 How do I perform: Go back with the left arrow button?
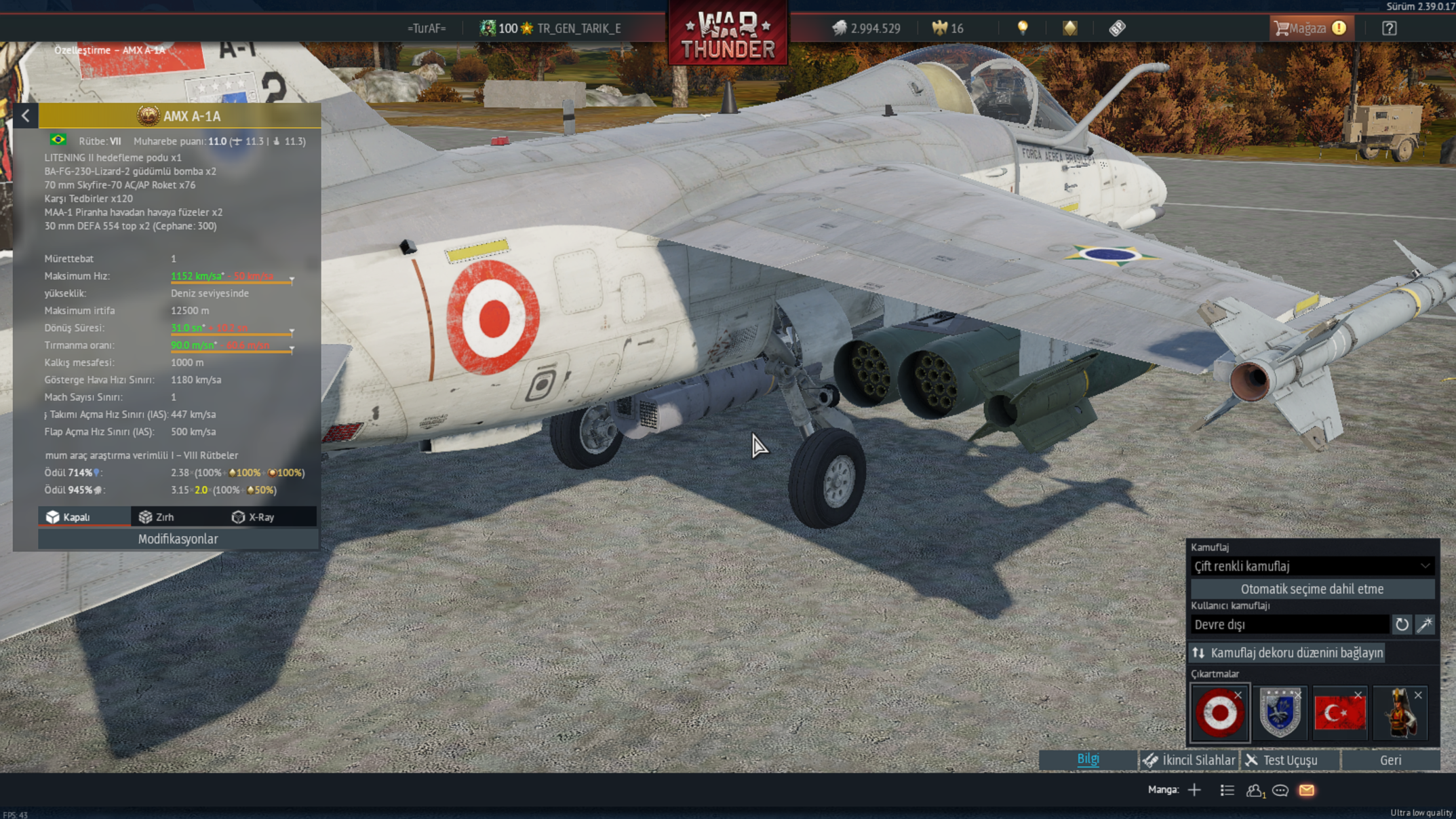[x=26, y=116]
